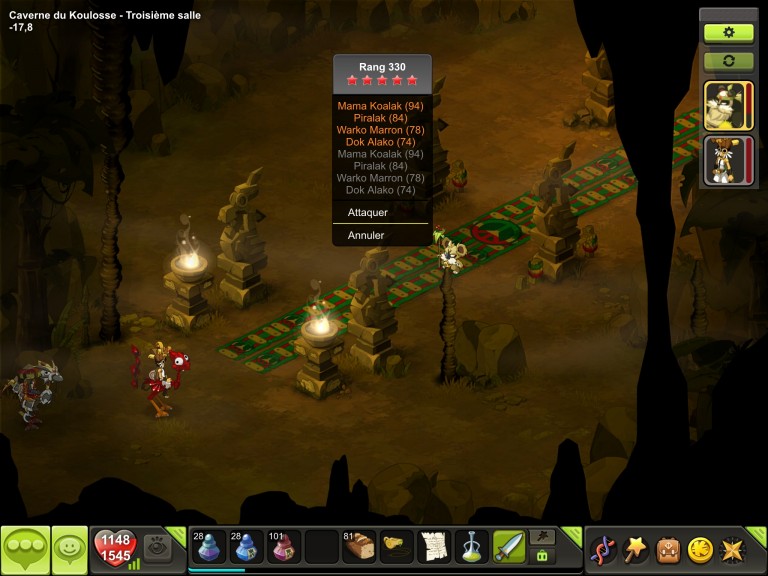Screen dimensions: 768x576
Task: Open the gold smiley coin icon
Action: coord(700,548)
